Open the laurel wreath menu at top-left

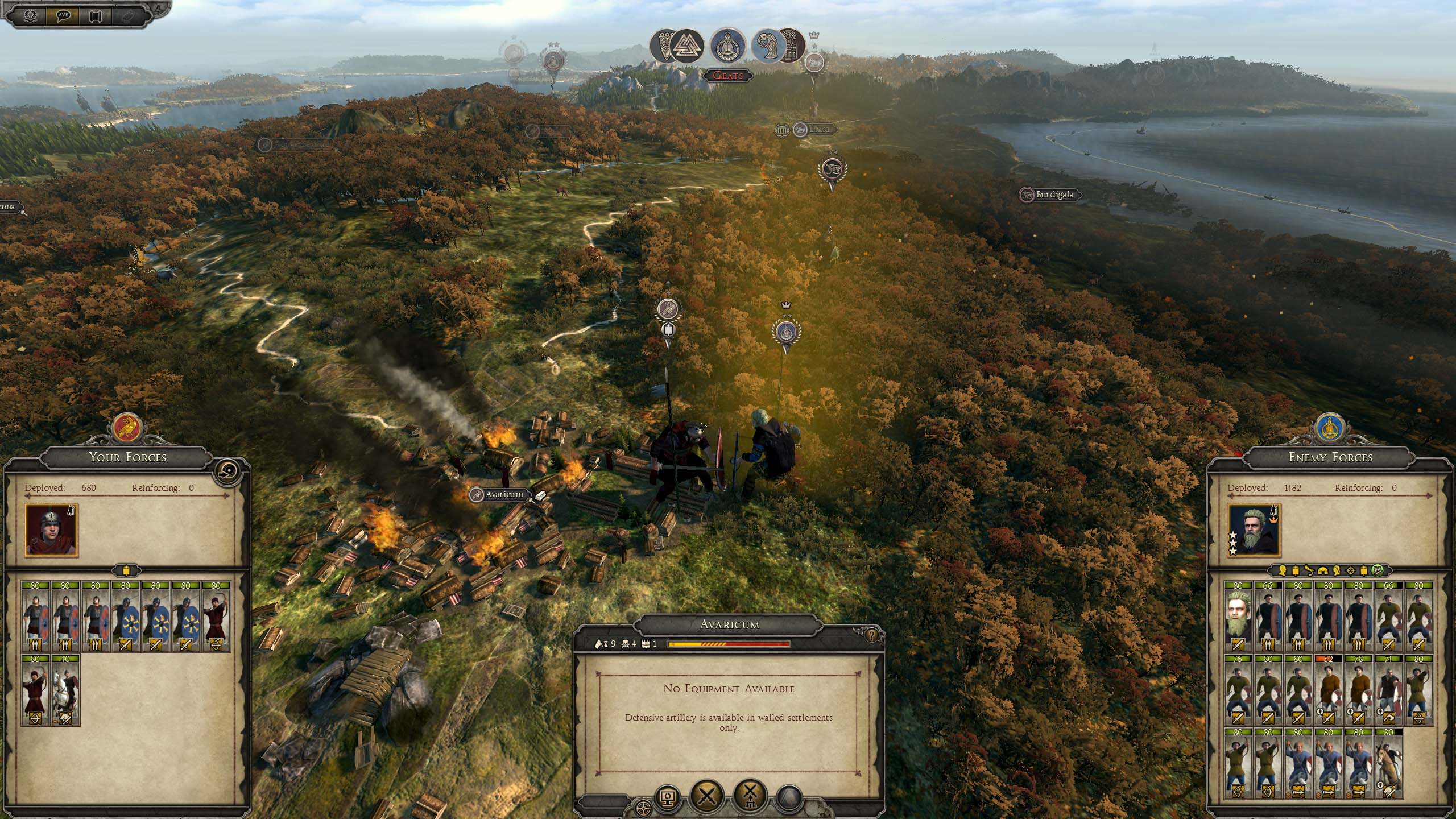click(x=30, y=15)
